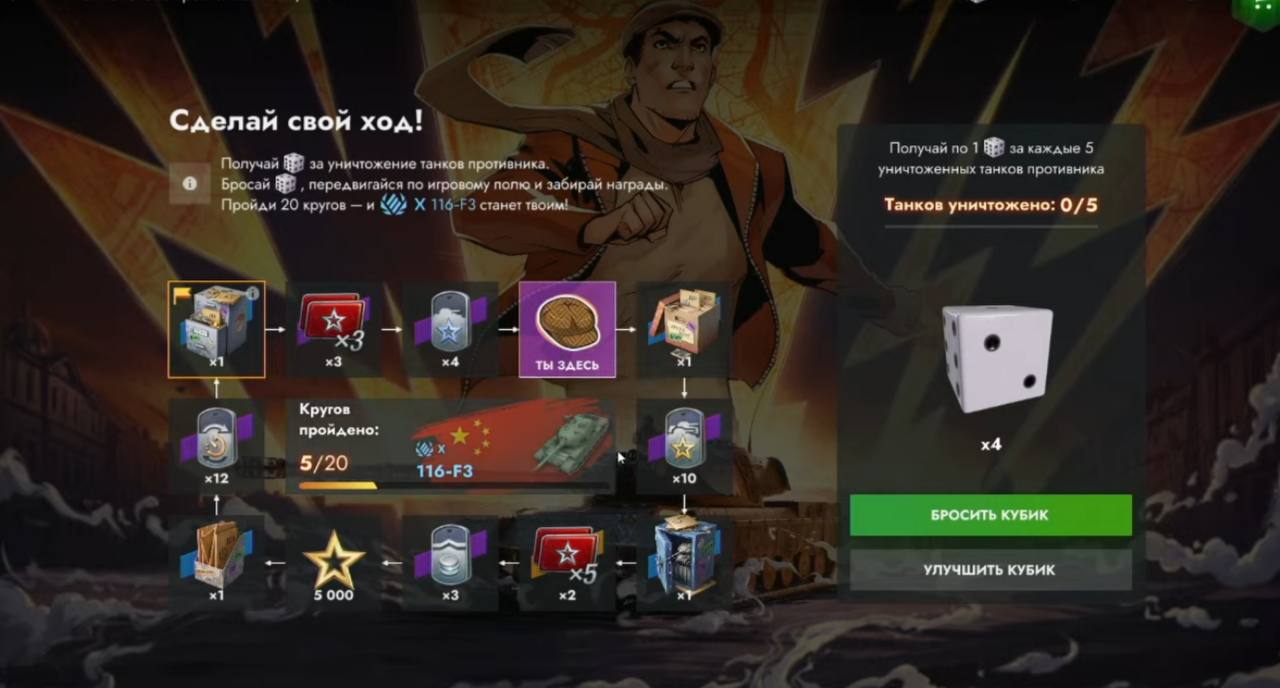Select the x12 spiral dog tag tile
This screenshot has height=688, width=1280.
[x=216, y=447]
